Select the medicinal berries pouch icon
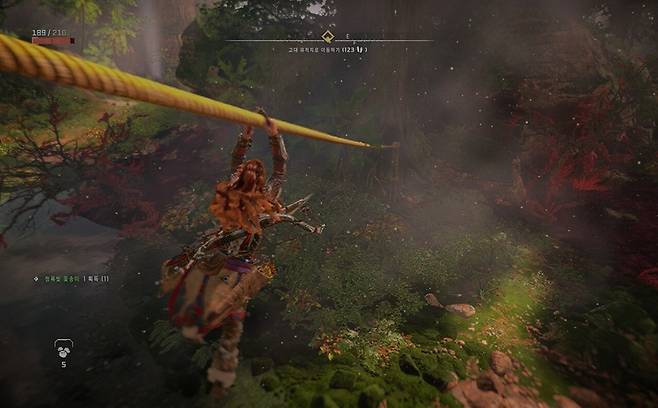The image size is (658, 408). (63, 348)
